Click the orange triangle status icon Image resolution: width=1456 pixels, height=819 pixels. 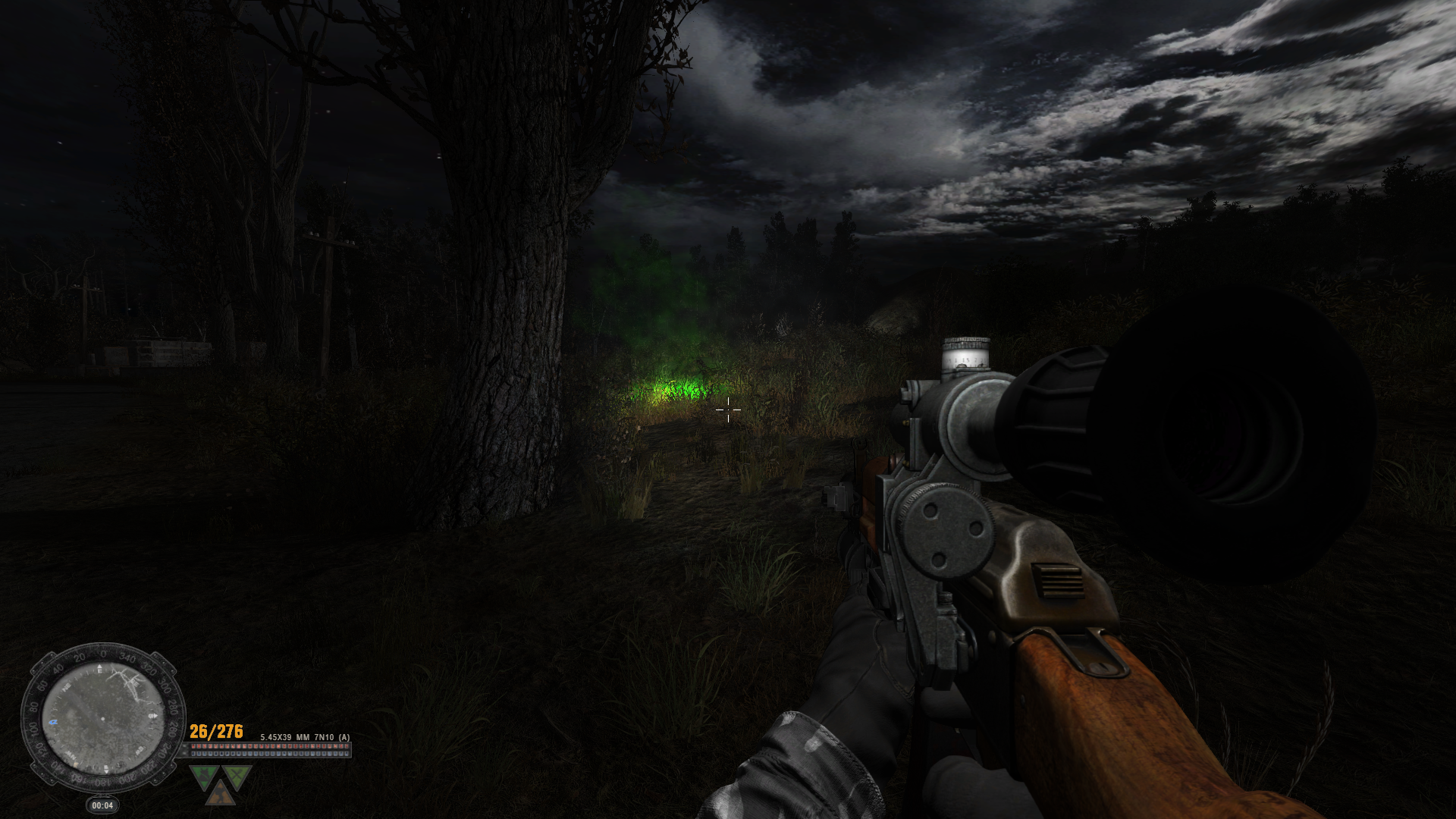pyautogui.click(x=221, y=794)
